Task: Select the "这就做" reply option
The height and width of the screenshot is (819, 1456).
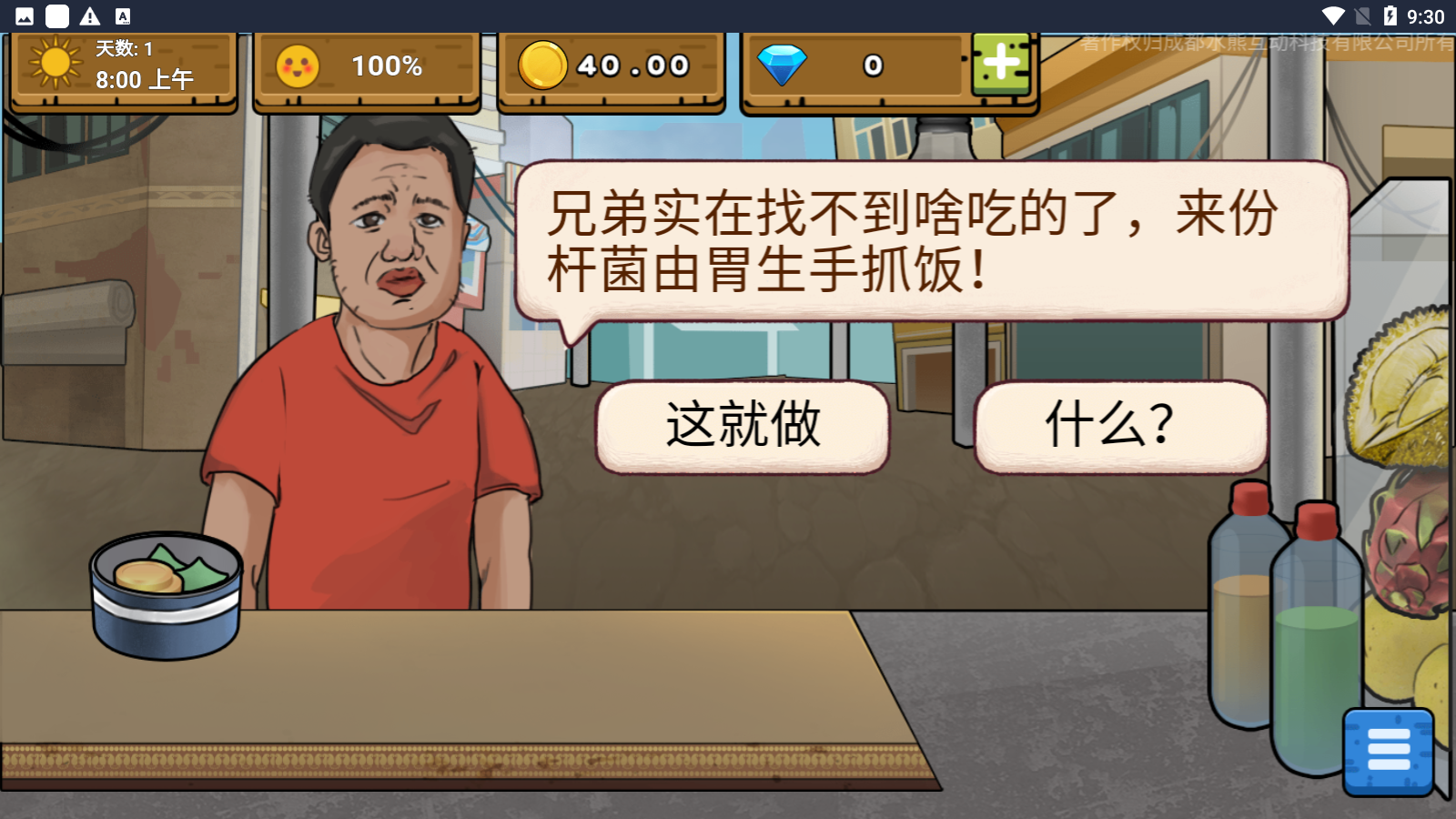Action: click(742, 427)
